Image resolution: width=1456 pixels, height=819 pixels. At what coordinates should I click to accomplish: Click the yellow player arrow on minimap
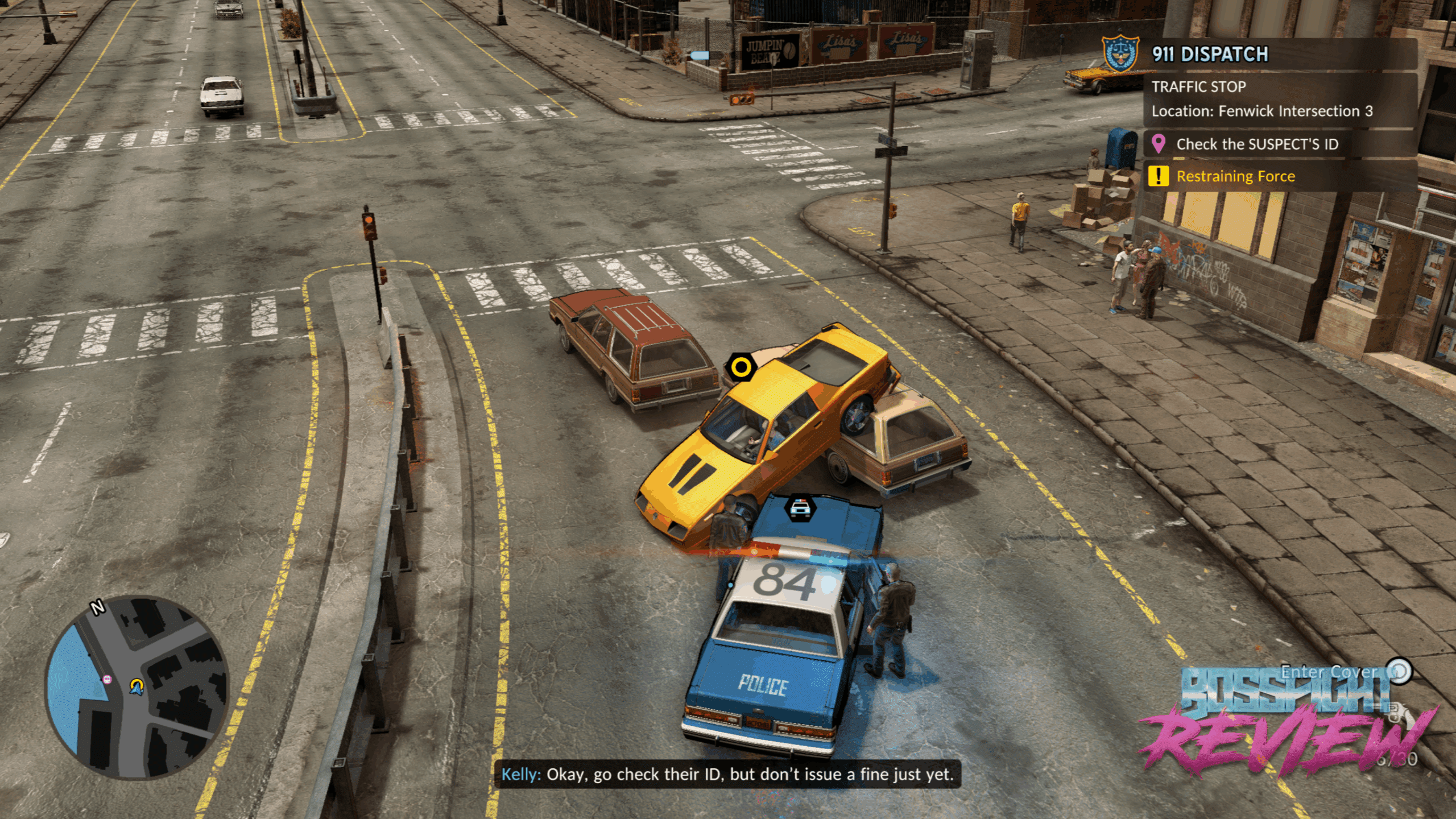(136, 686)
